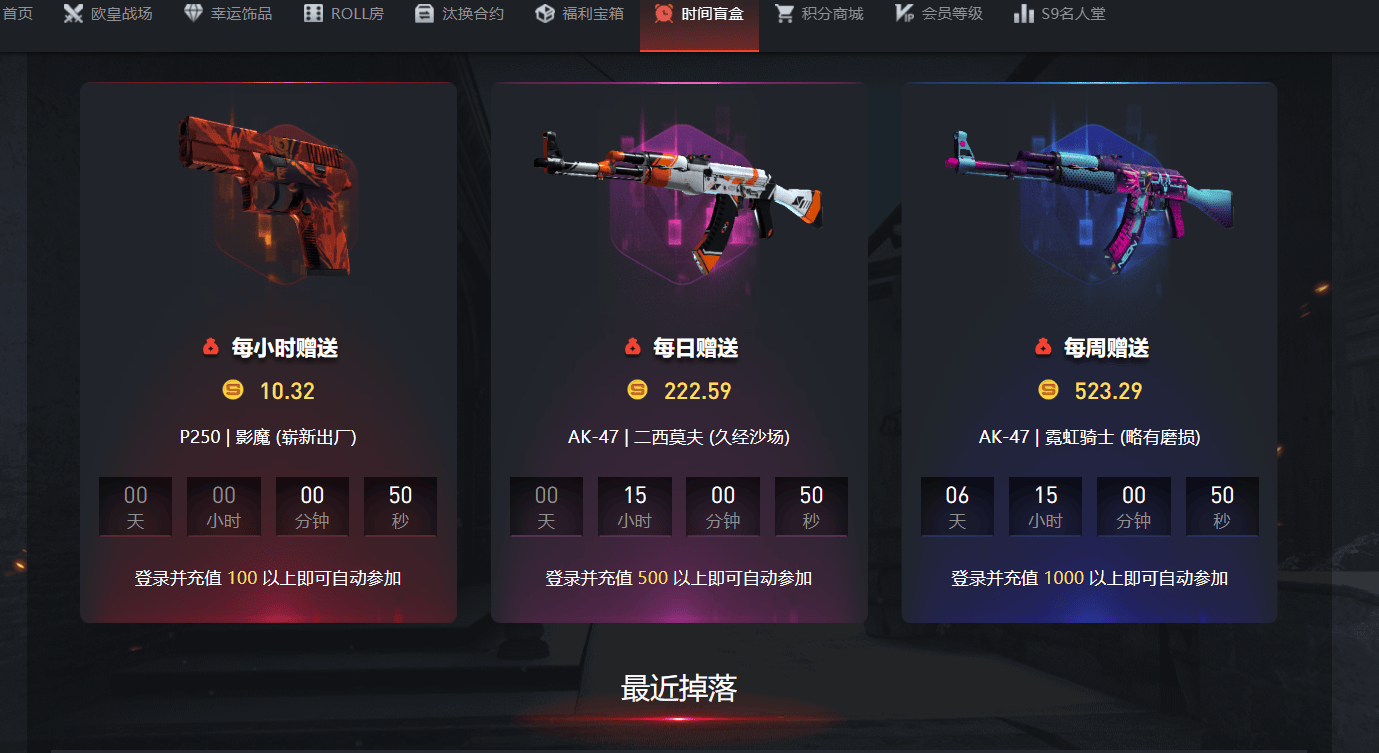Click the 登录并充值 100 participation text
This screenshot has width=1379, height=753.
click(x=267, y=578)
